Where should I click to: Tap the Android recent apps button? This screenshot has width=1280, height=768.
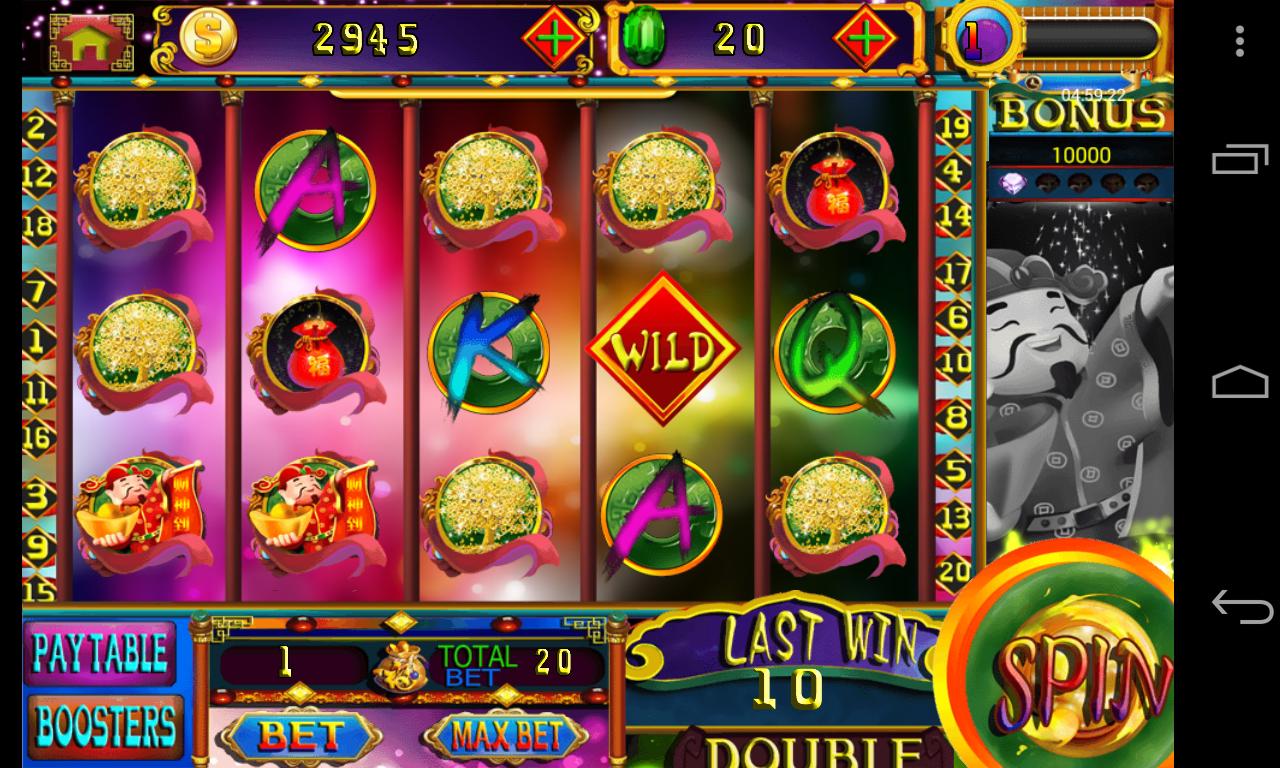1237,159
